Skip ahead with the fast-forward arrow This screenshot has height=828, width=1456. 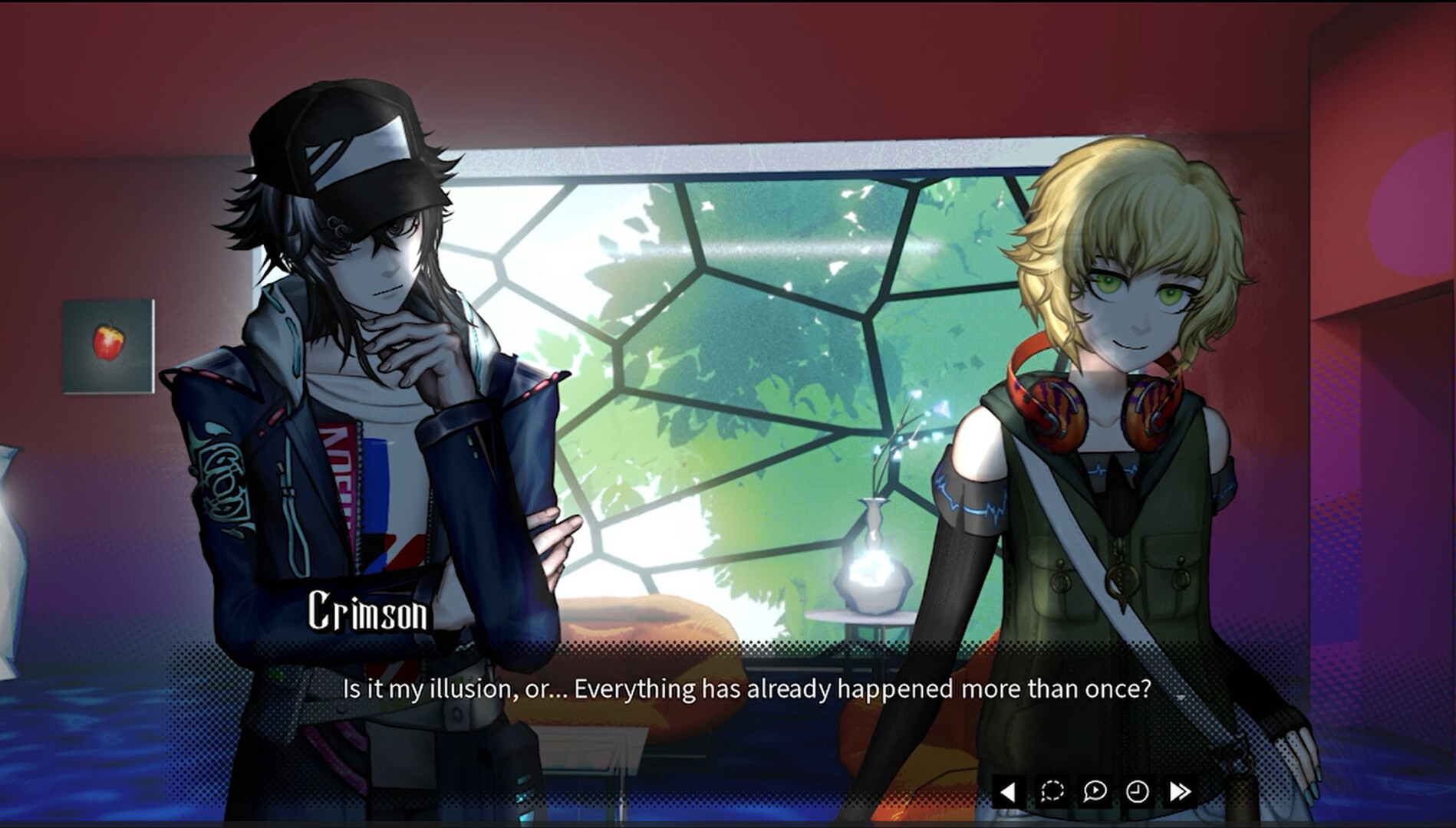(1180, 791)
